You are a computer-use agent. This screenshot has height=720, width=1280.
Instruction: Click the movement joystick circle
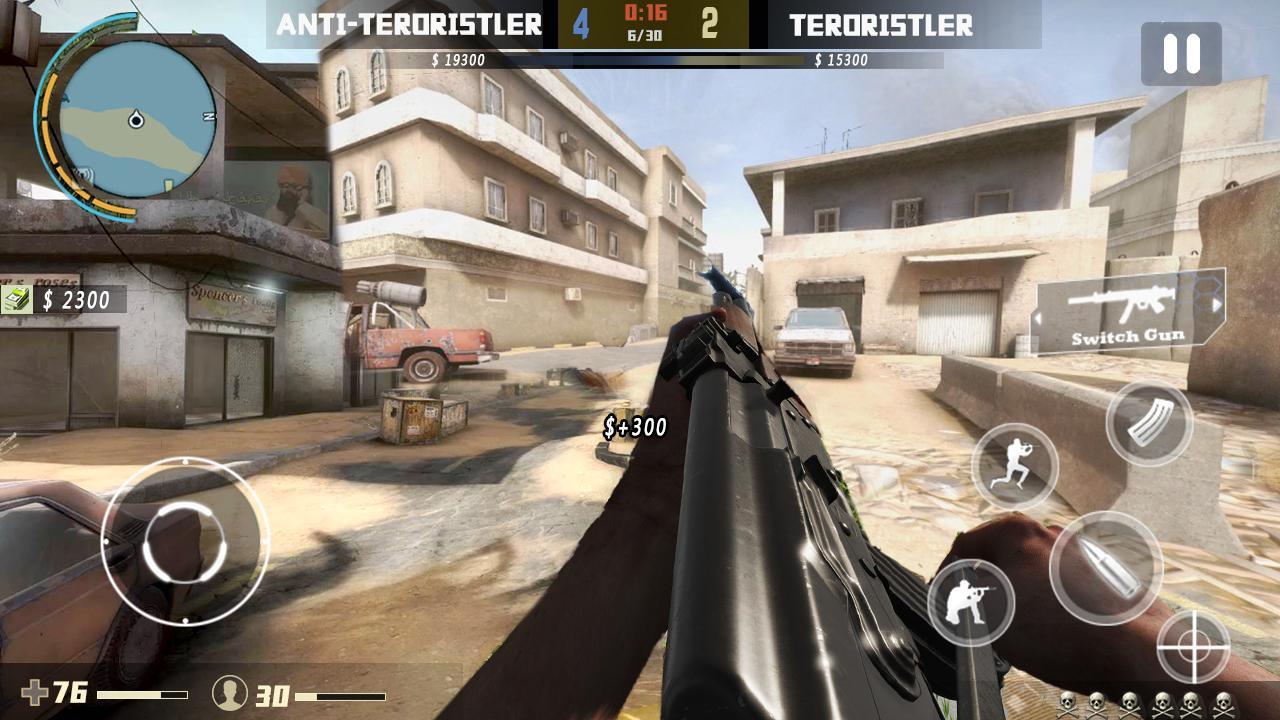click(x=187, y=542)
